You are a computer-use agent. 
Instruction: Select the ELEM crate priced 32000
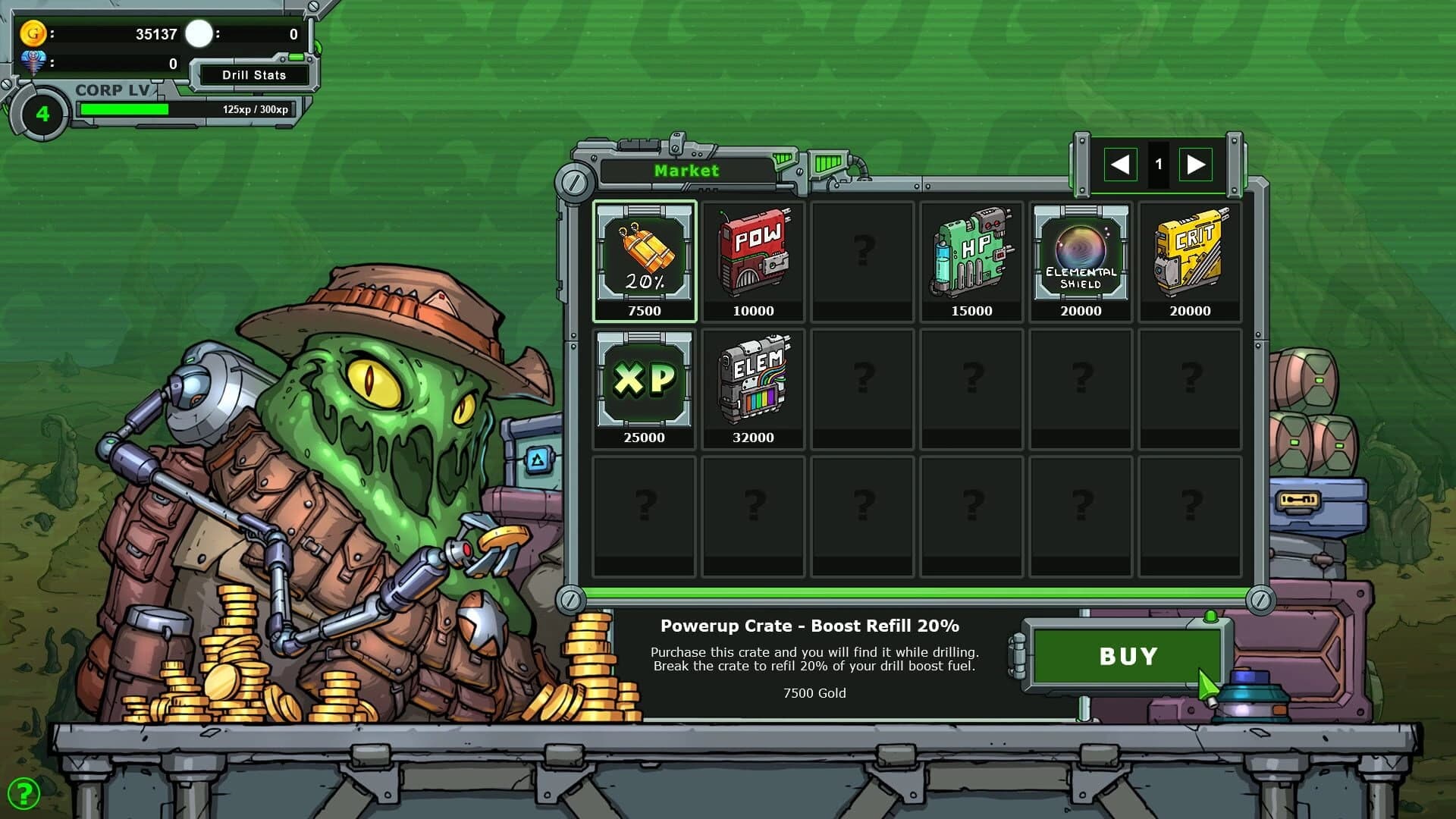point(753,384)
